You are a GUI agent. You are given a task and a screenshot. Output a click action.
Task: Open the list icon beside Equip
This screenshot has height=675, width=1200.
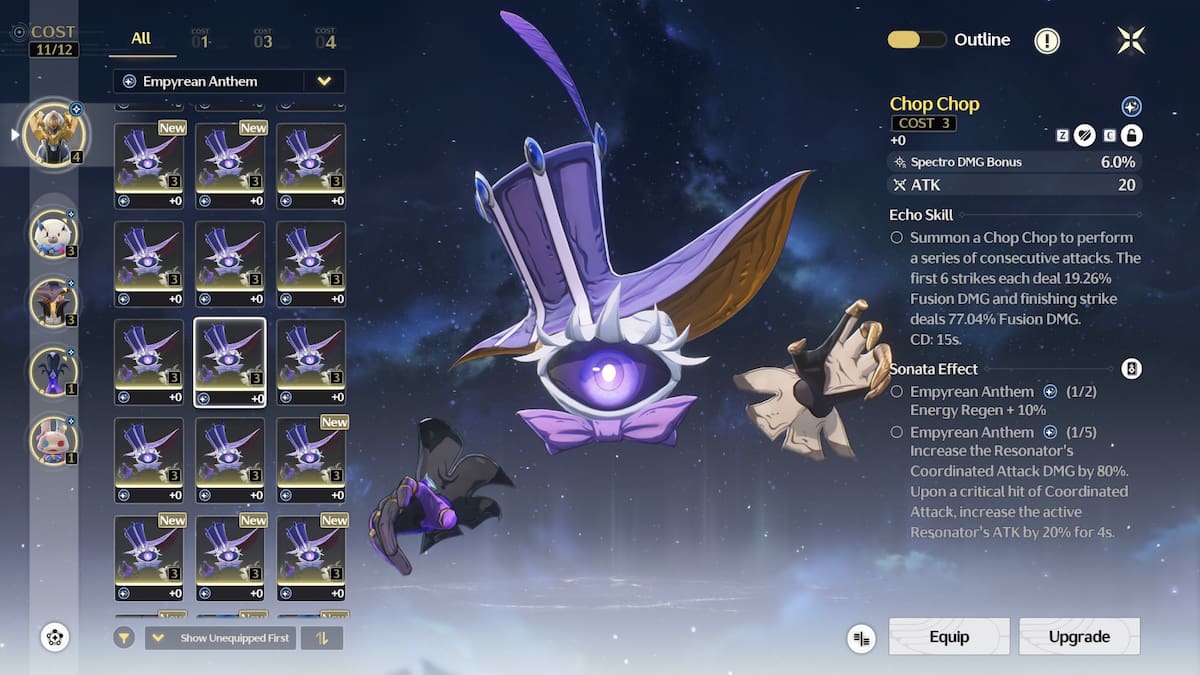coord(861,638)
